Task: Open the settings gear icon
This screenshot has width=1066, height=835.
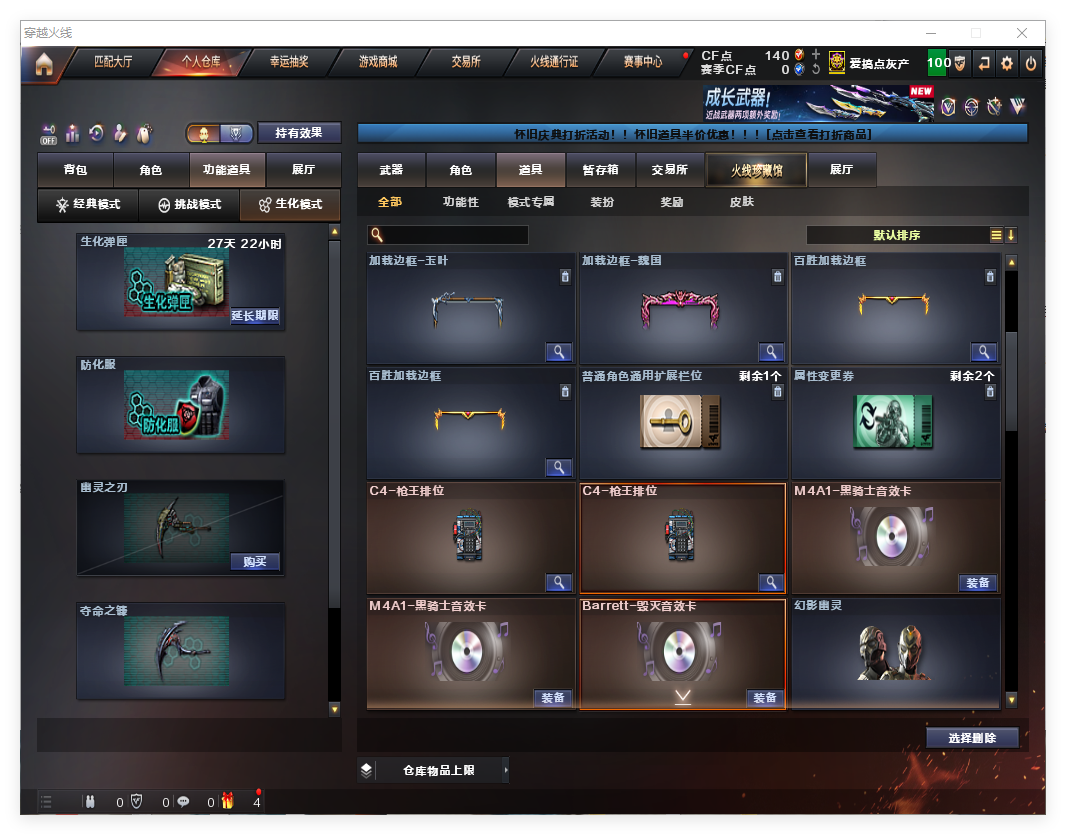Action: [1007, 63]
